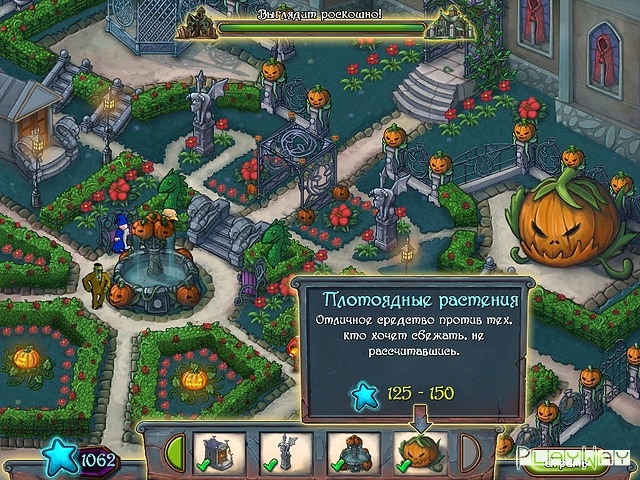Select the gargoyle statue item slot
This screenshot has height=480, width=640.
point(286,453)
